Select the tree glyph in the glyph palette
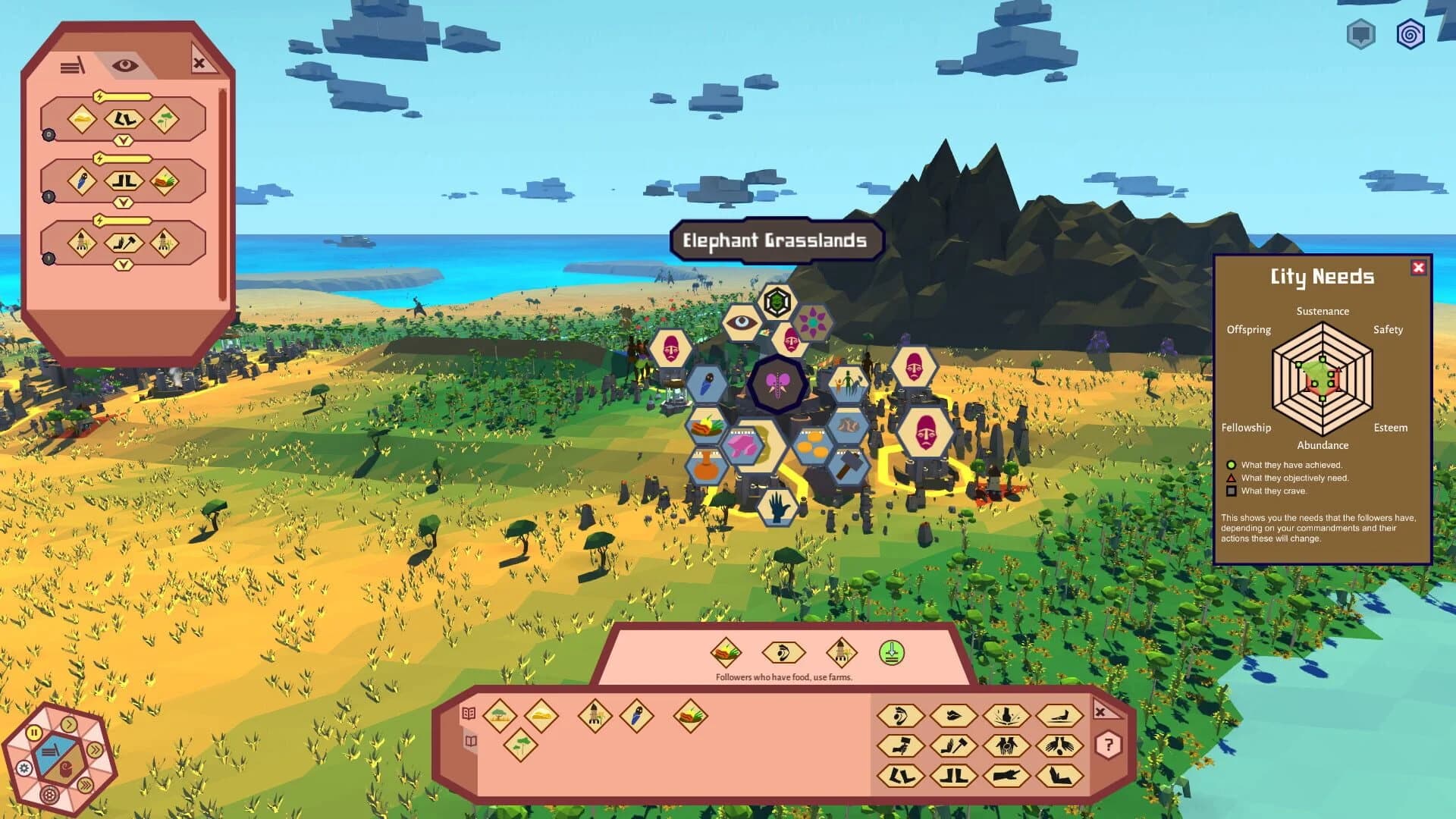The image size is (1456, 819). (x=519, y=746)
